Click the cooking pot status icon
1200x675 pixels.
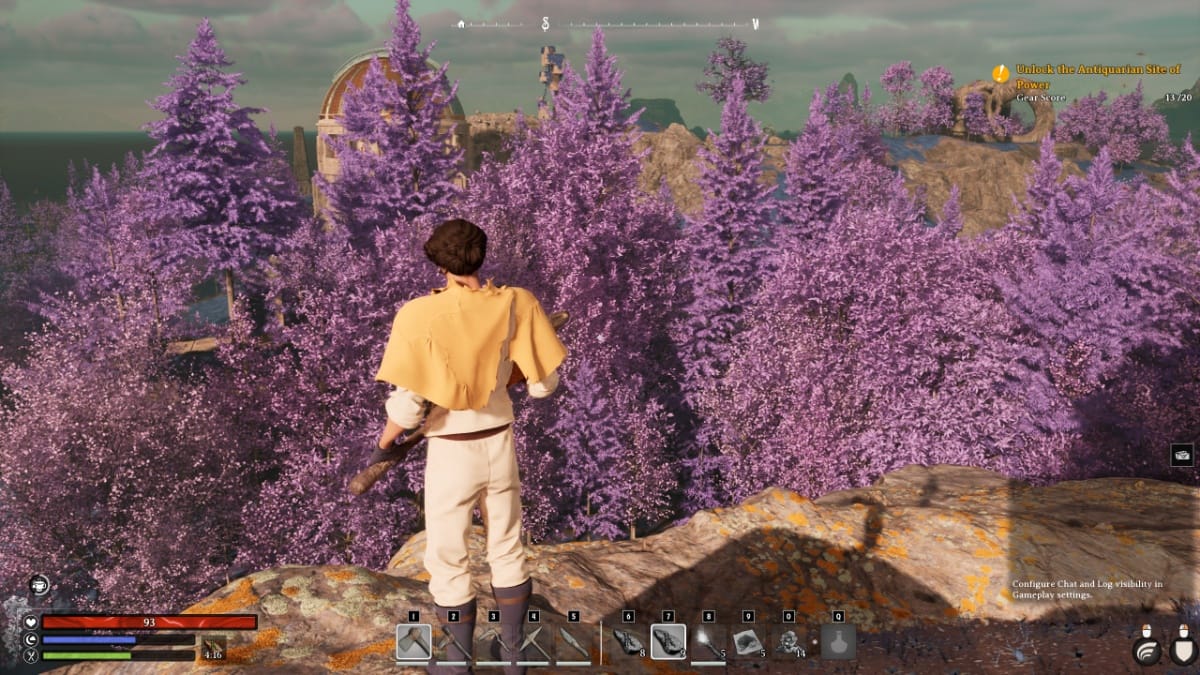pyautogui.click(x=40, y=586)
